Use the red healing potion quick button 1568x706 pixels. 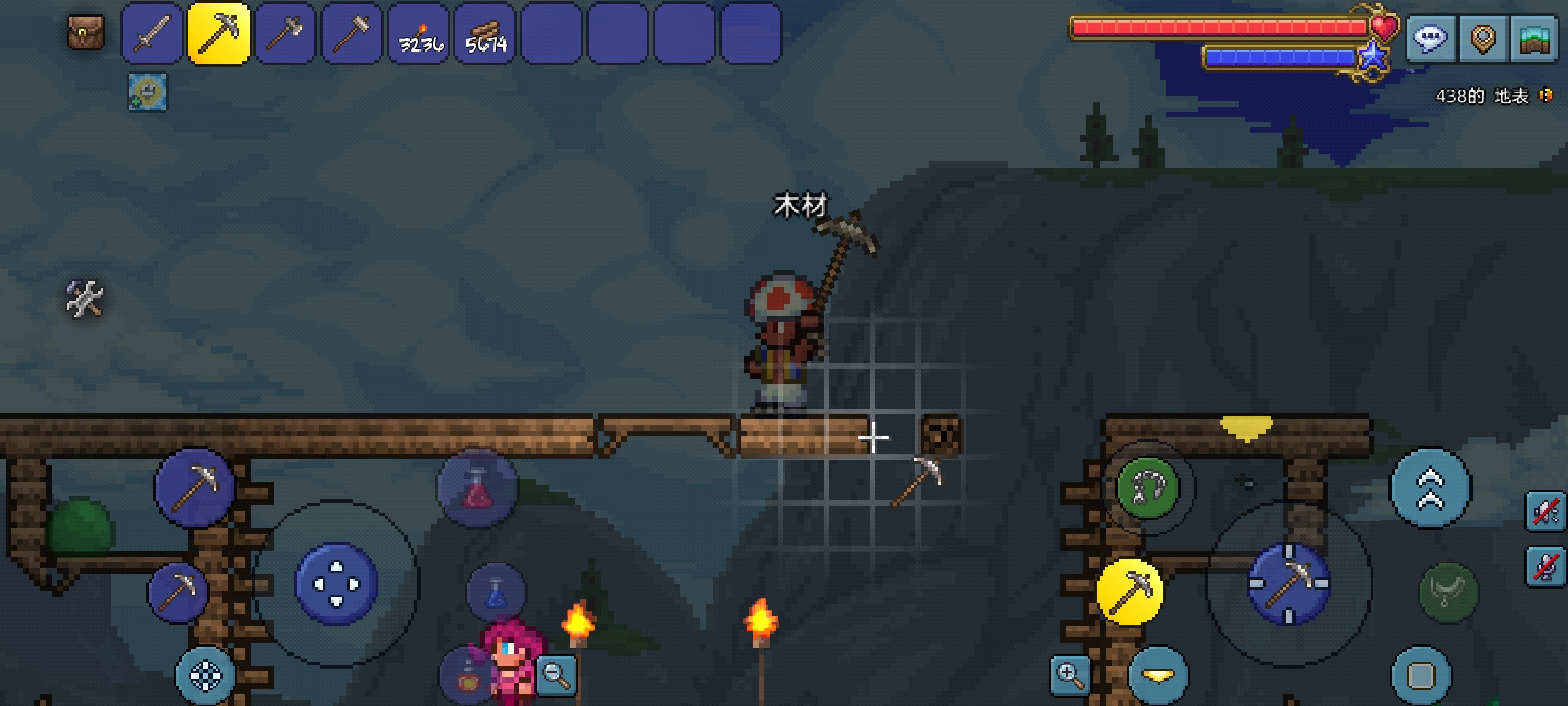478,489
